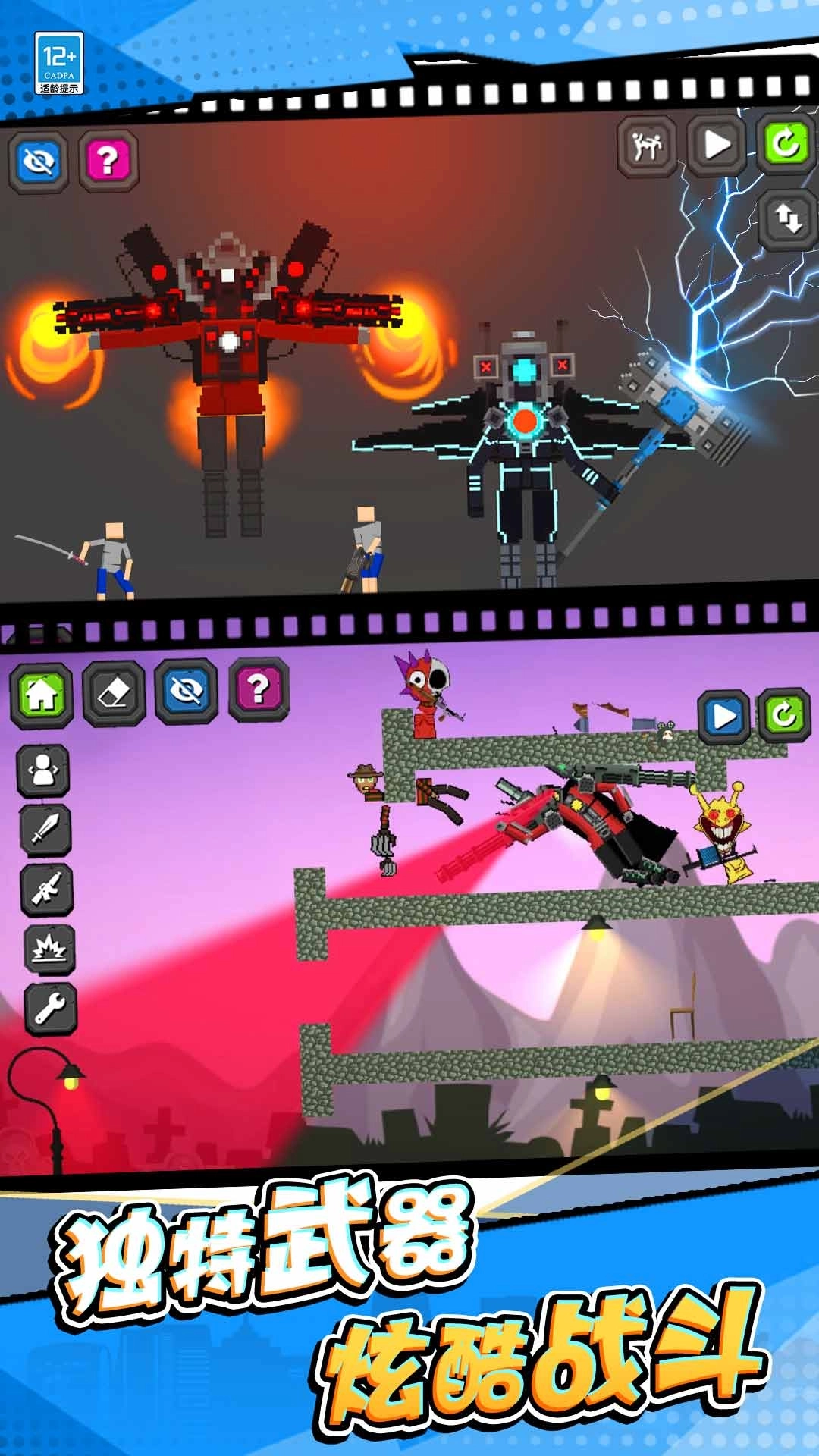Reset scene with green restart beside blue play

click(784, 714)
